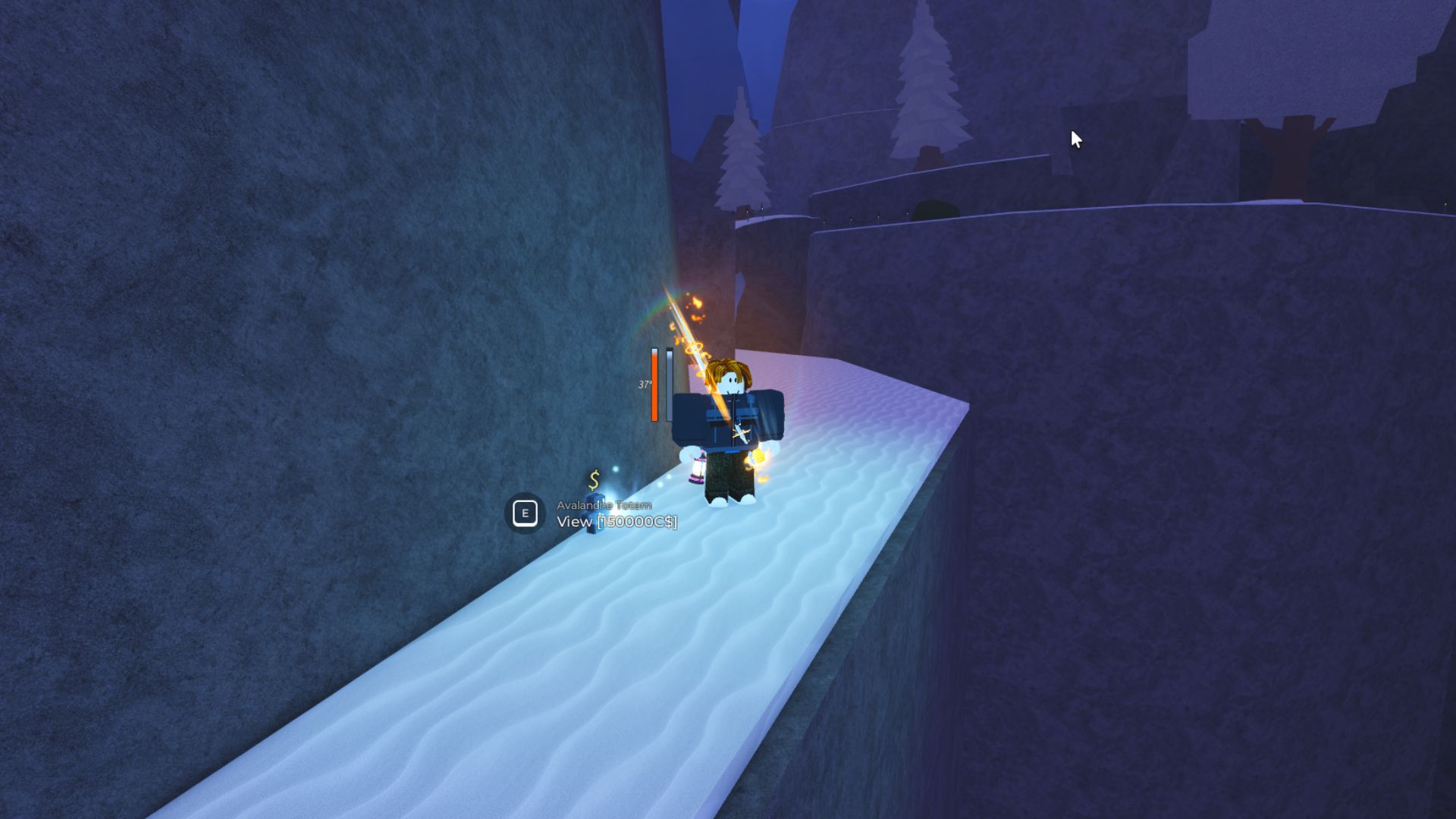Select the Avalanche Totem object
The width and height of the screenshot is (1456, 819).
[x=595, y=516]
